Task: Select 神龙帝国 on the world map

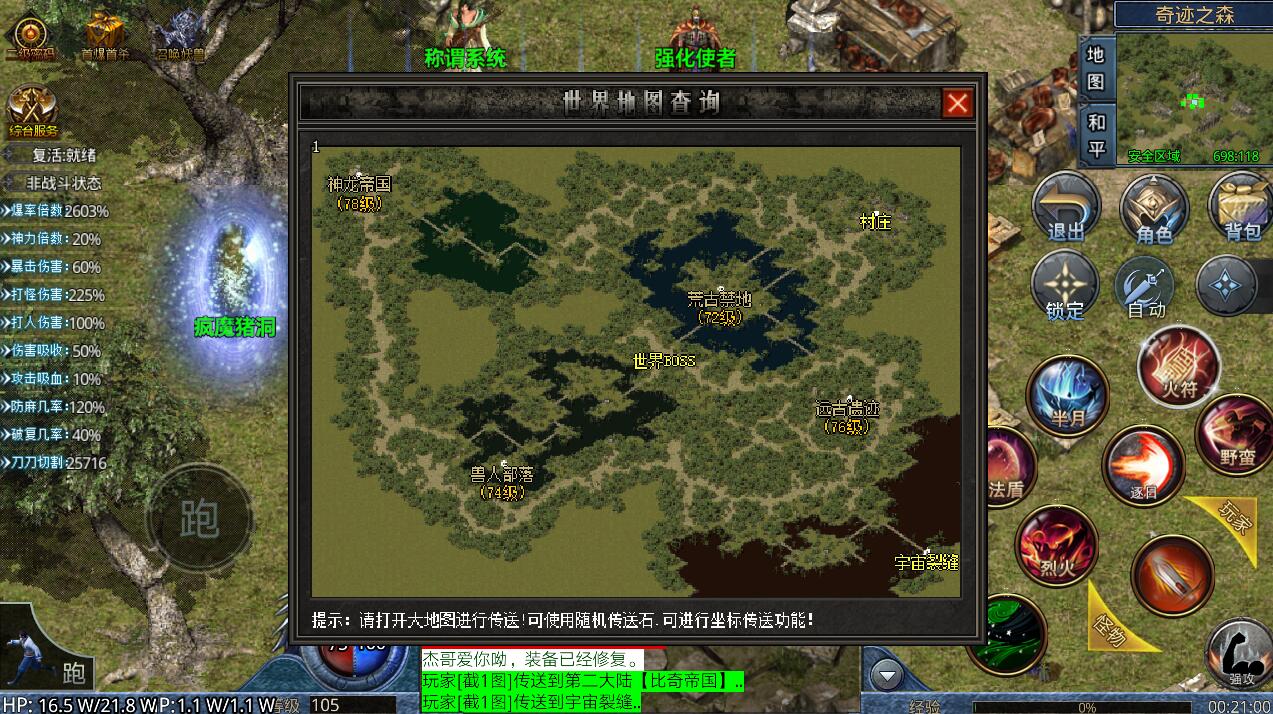Action: coord(358,185)
